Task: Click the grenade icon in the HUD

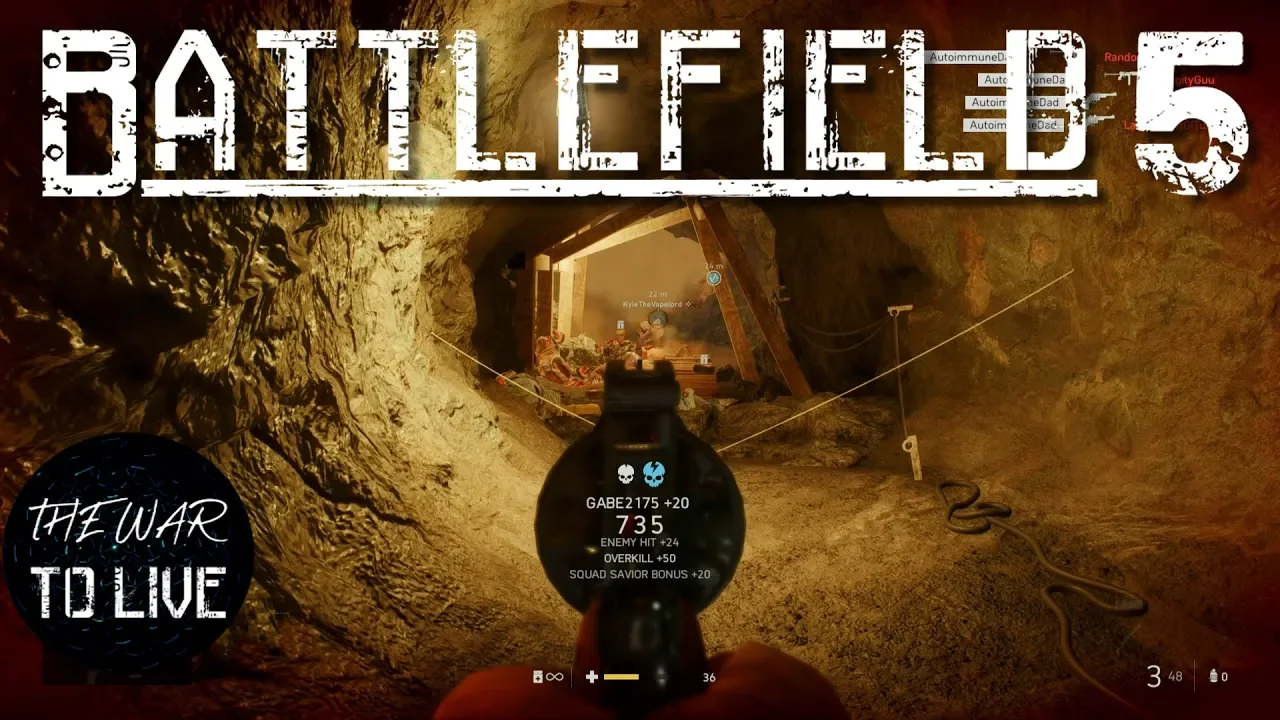Action: [1214, 677]
